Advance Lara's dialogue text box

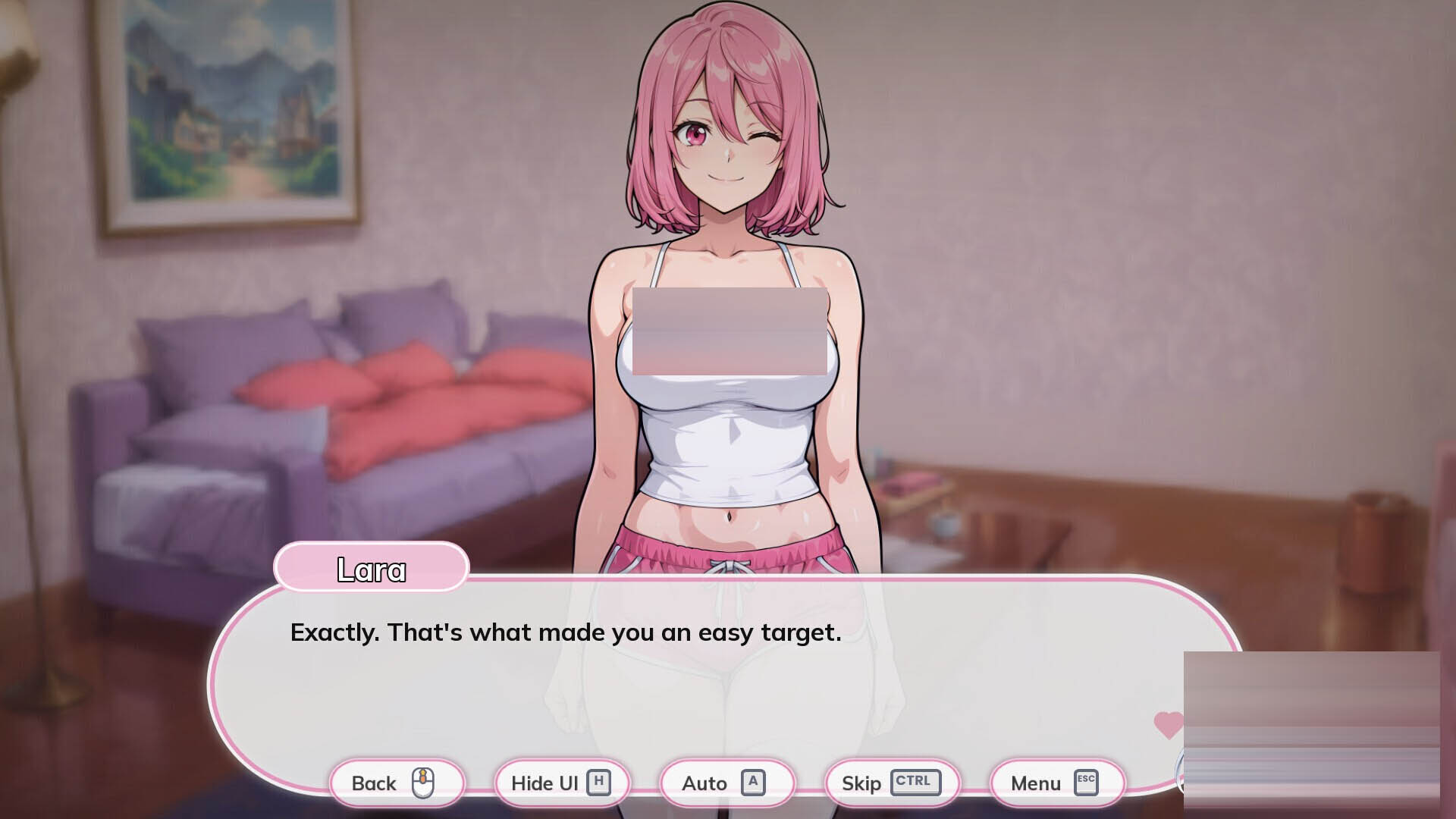pos(682,682)
